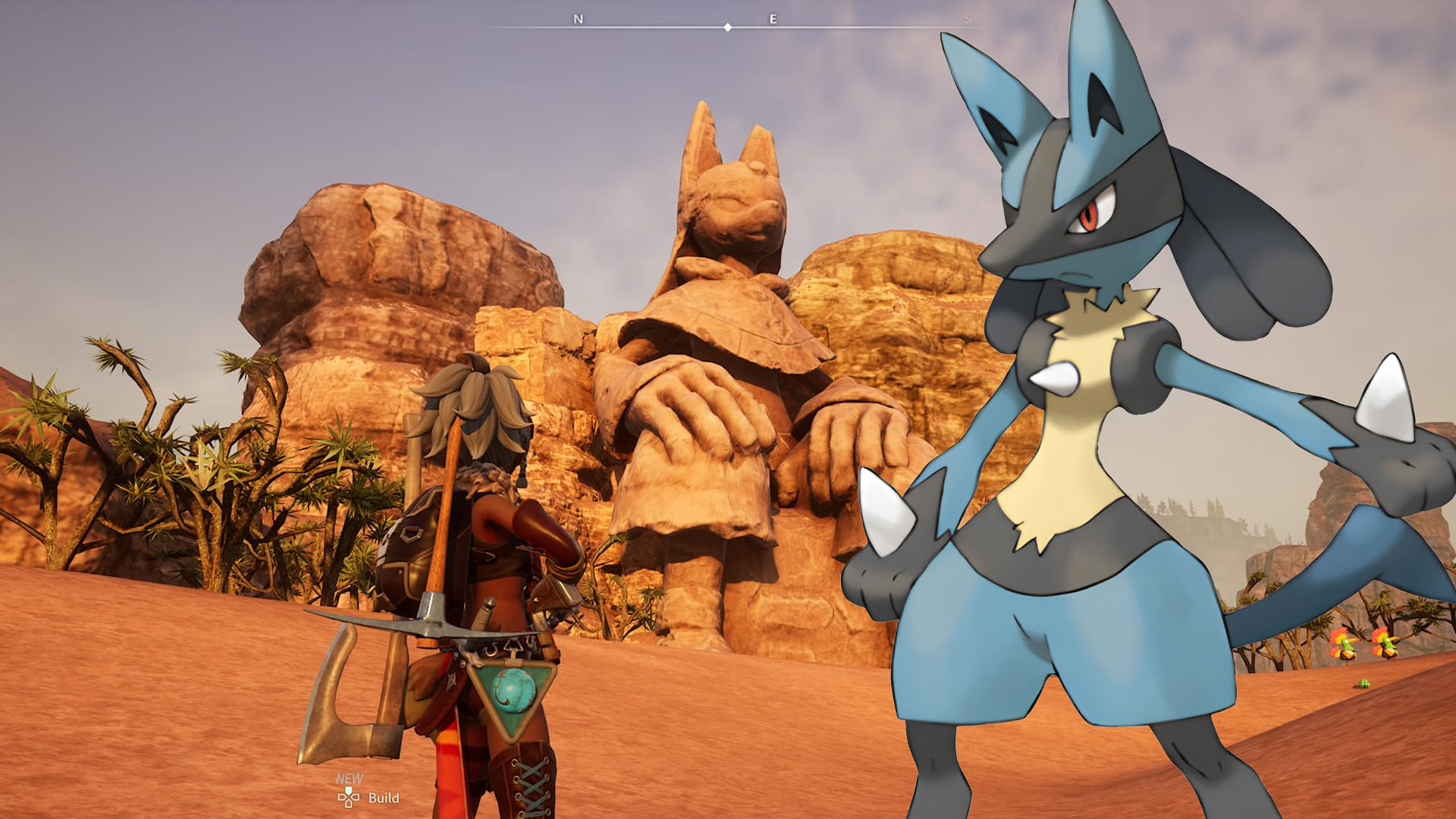Click the d-pad Build icon
Image resolution: width=1456 pixels, height=819 pixels.
[348, 799]
